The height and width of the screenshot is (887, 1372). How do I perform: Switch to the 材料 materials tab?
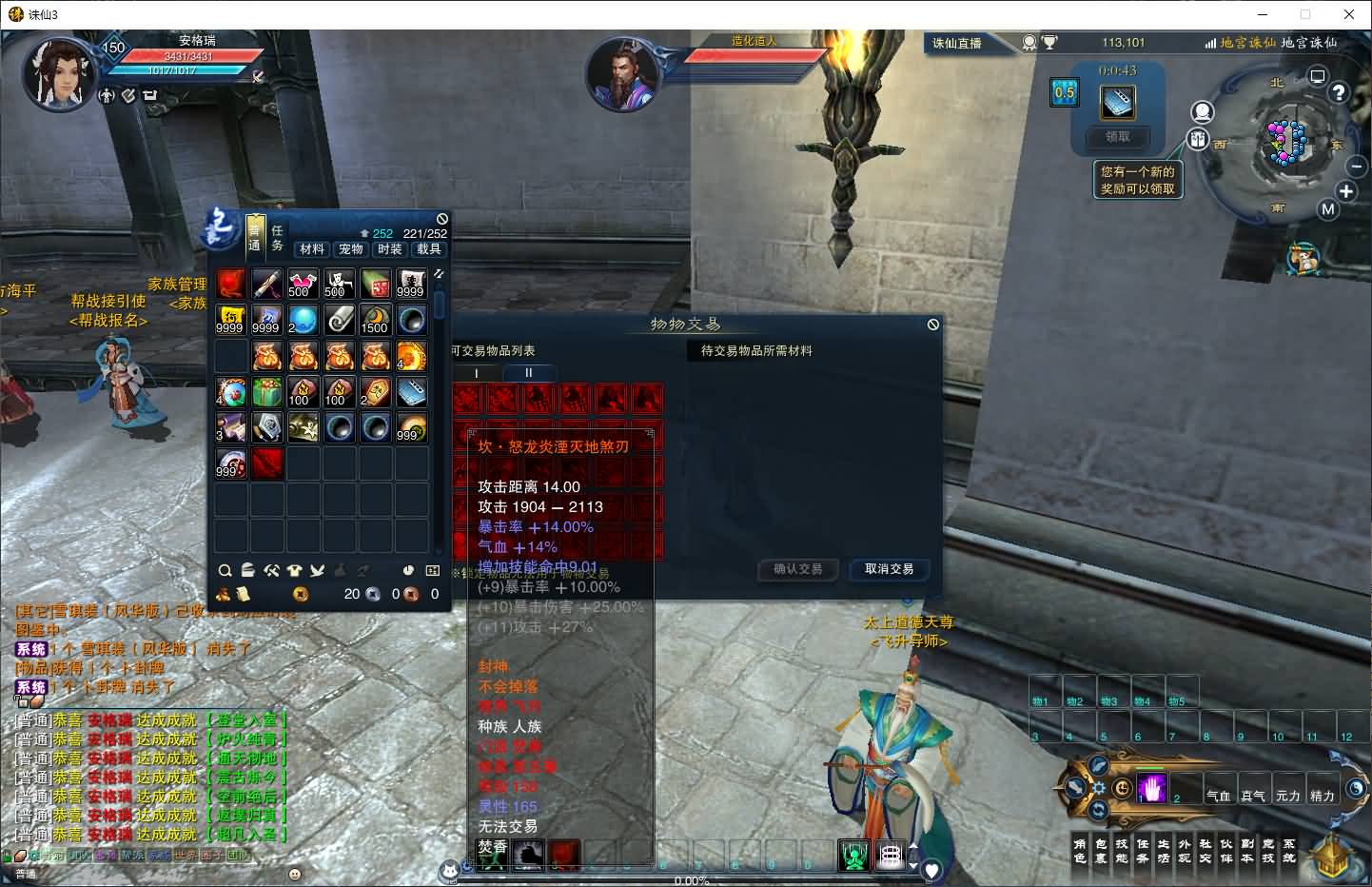point(312,249)
